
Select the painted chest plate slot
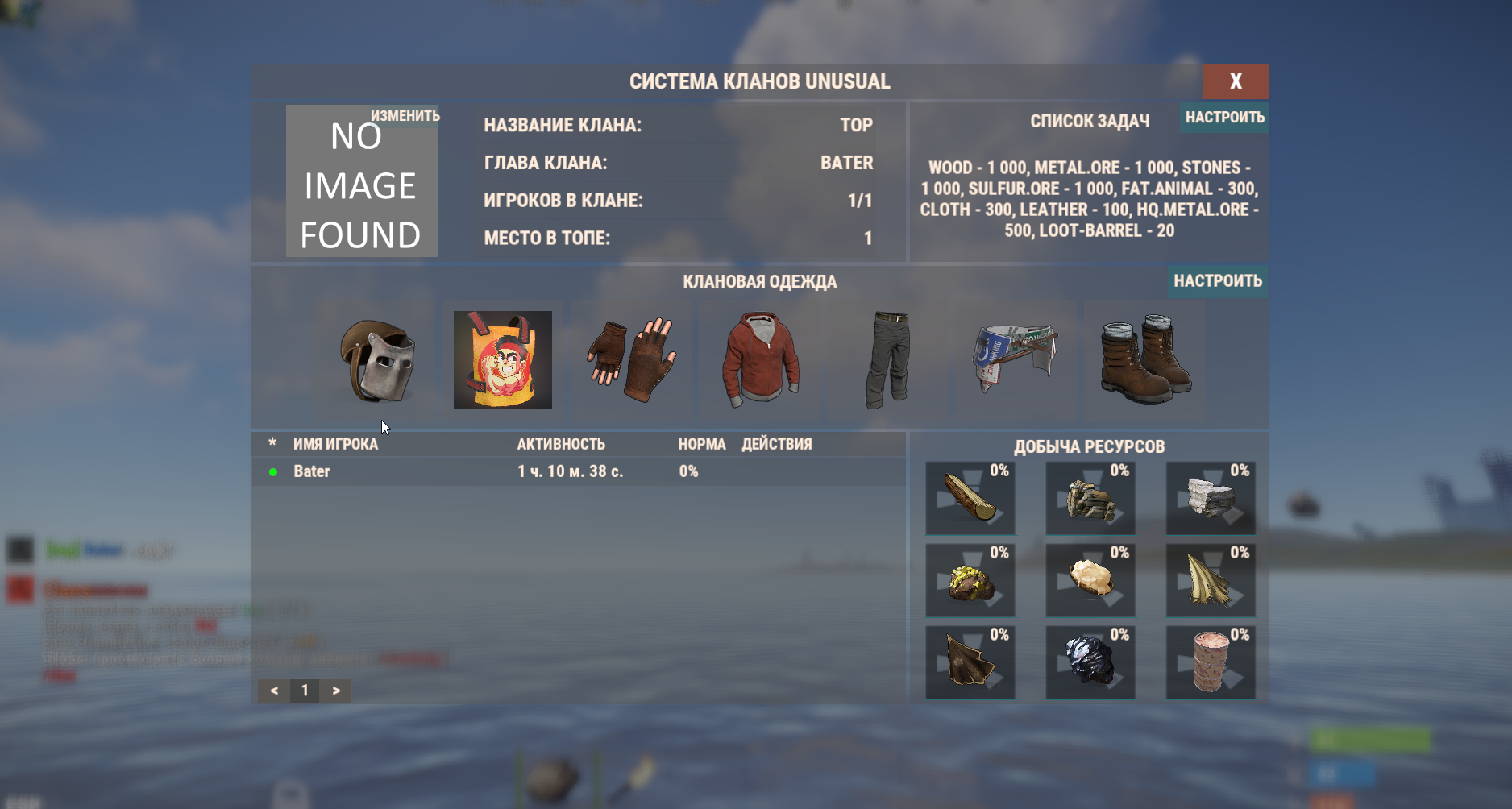pyautogui.click(x=502, y=360)
